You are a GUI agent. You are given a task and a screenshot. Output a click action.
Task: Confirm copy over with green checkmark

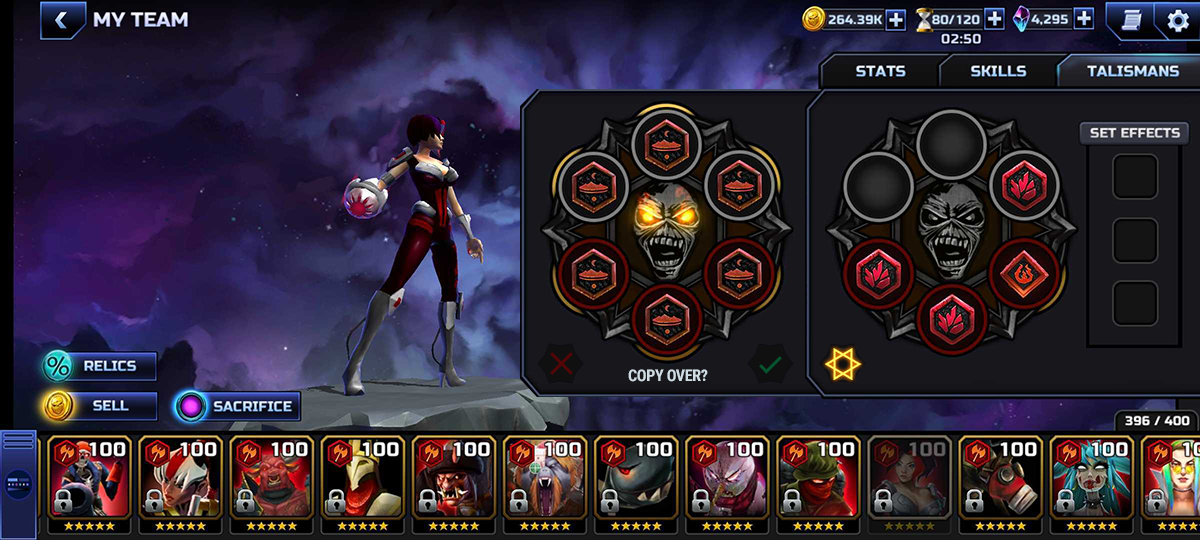click(x=769, y=365)
